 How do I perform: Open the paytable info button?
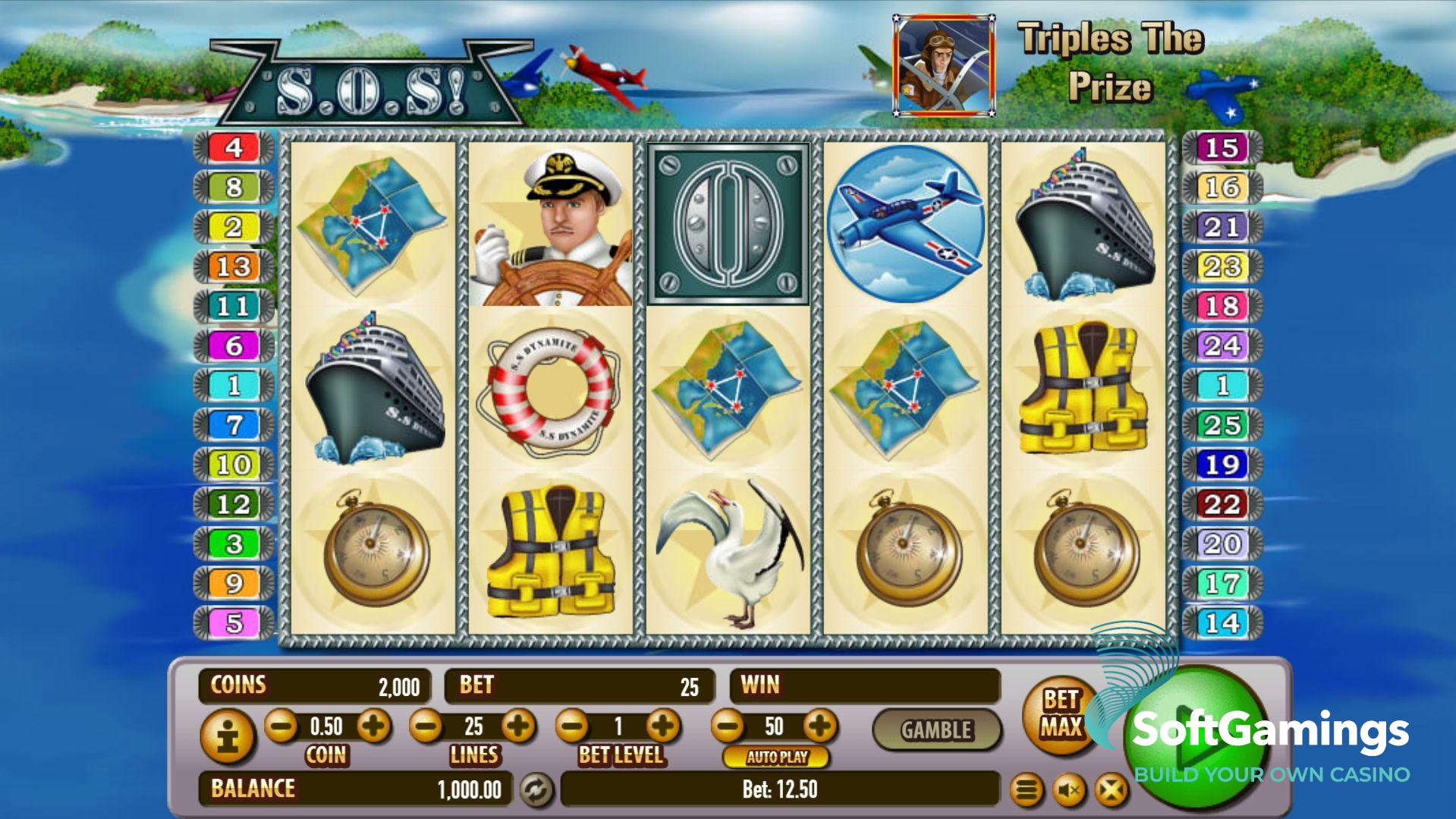(x=228, y=737)
